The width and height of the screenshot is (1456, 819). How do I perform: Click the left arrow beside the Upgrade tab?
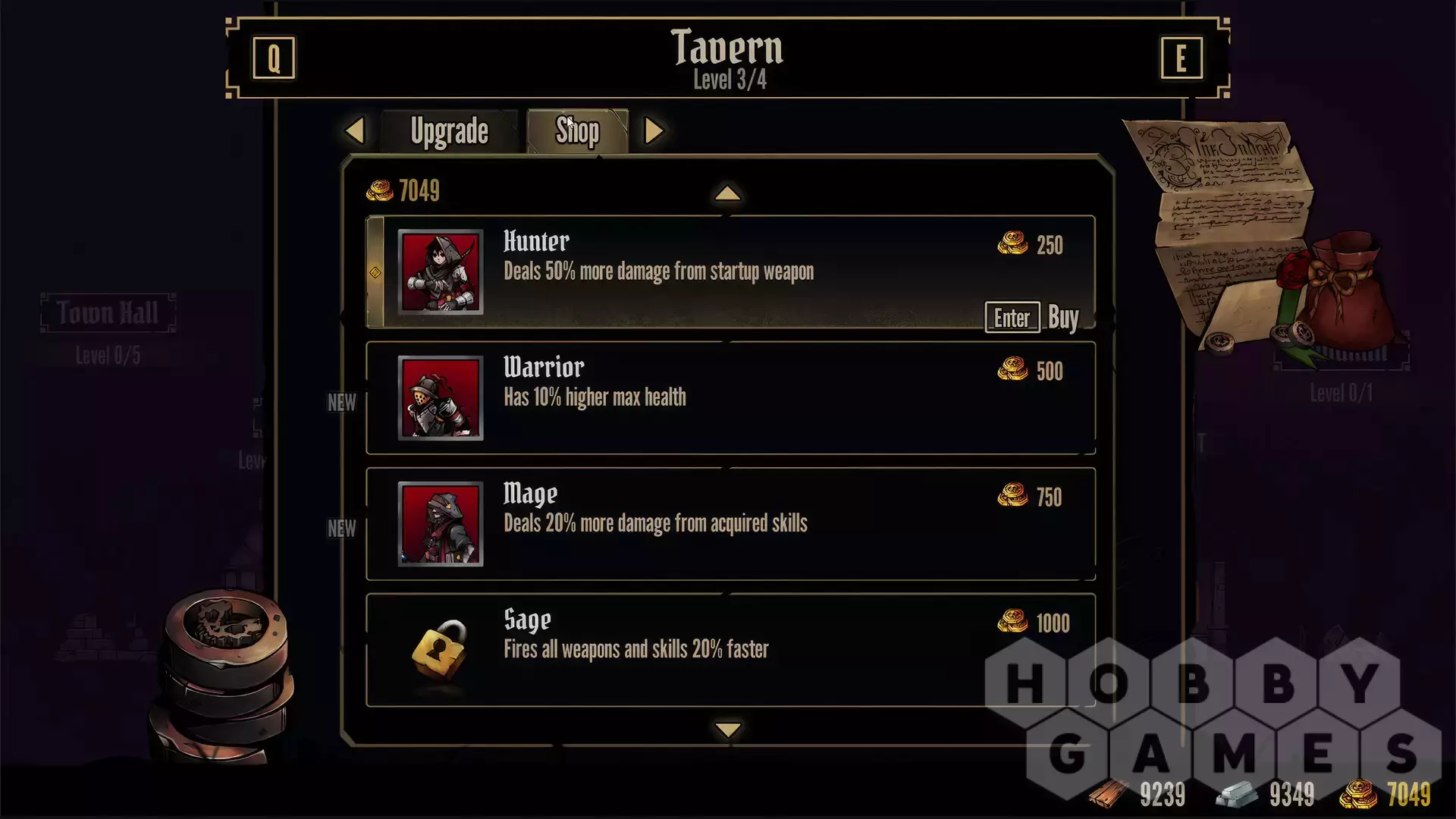point(354,130)
